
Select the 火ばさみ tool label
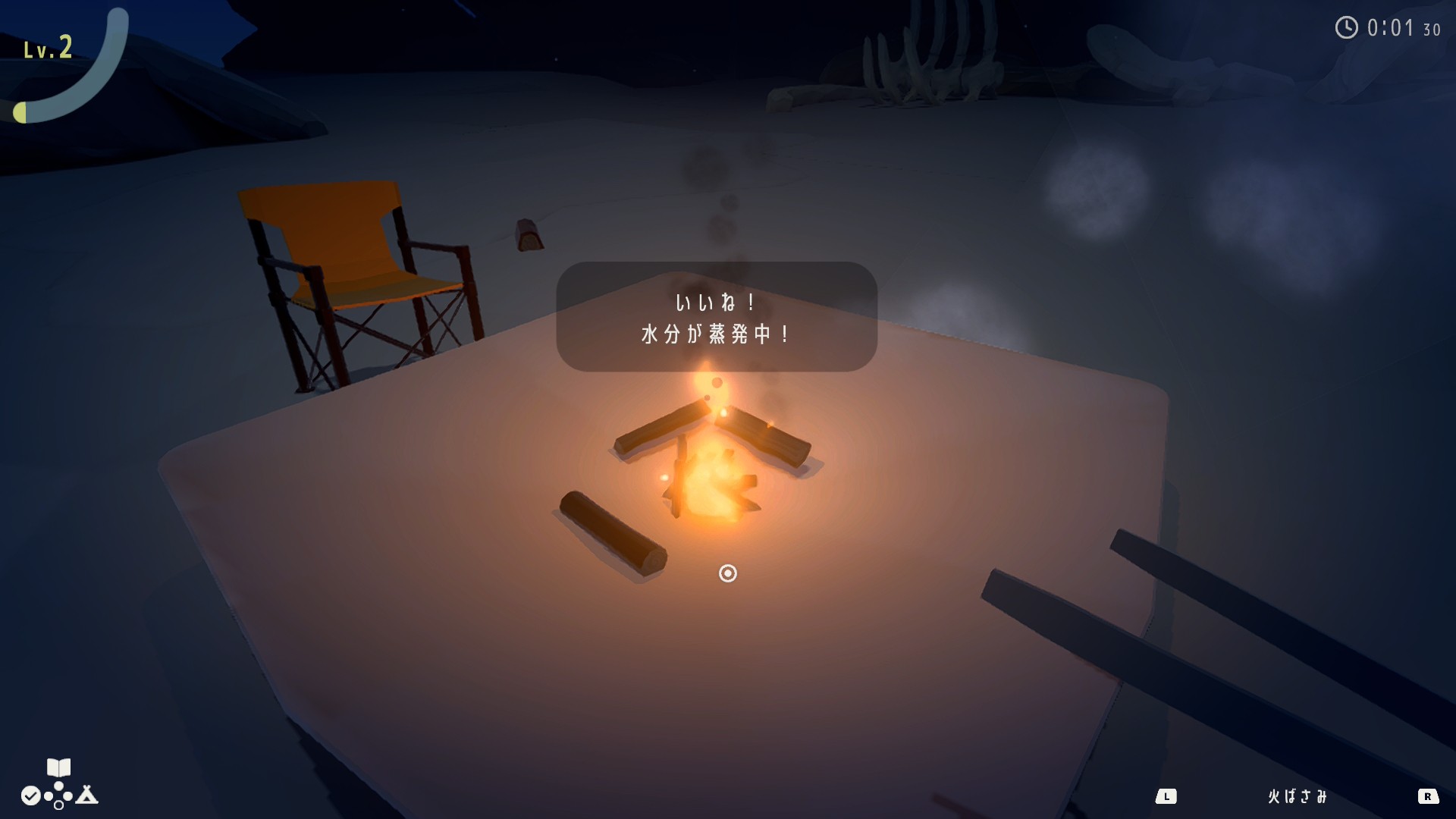pyautogui.click(x=1297, y=796)
